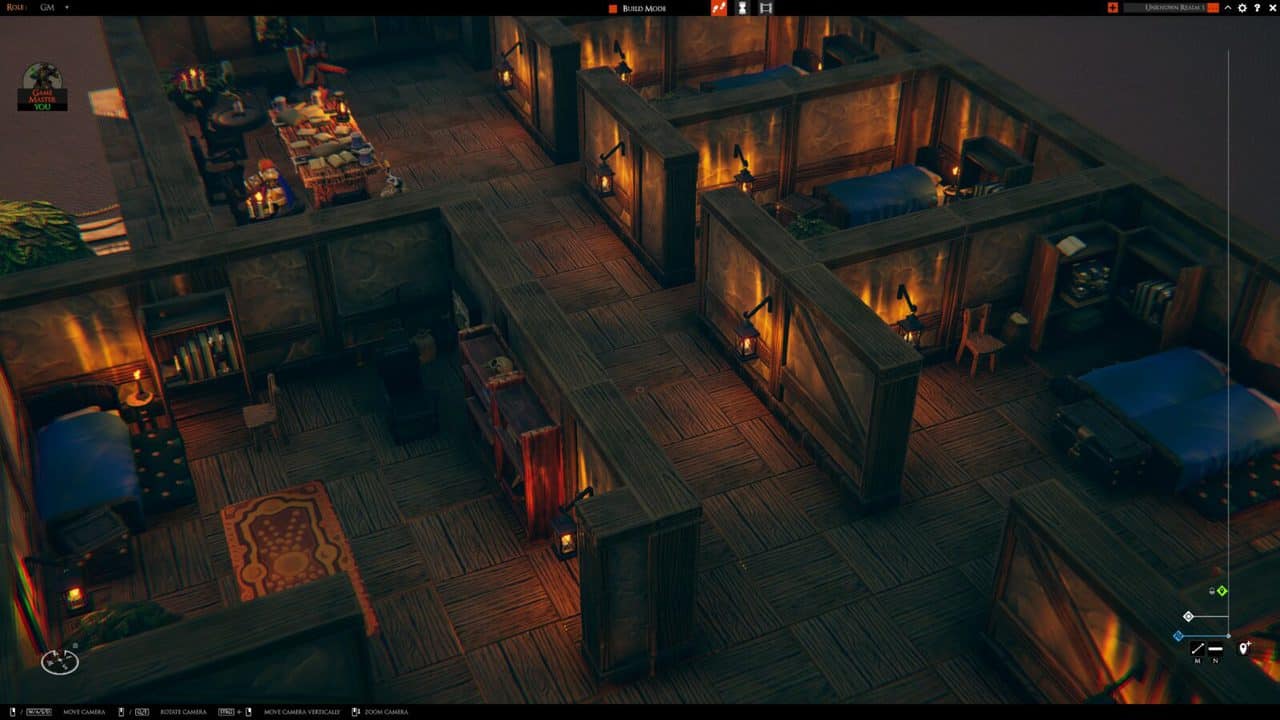The image size is (1280, 720).
Task: Click the help question mark icon
Action: pos(1255,8)
